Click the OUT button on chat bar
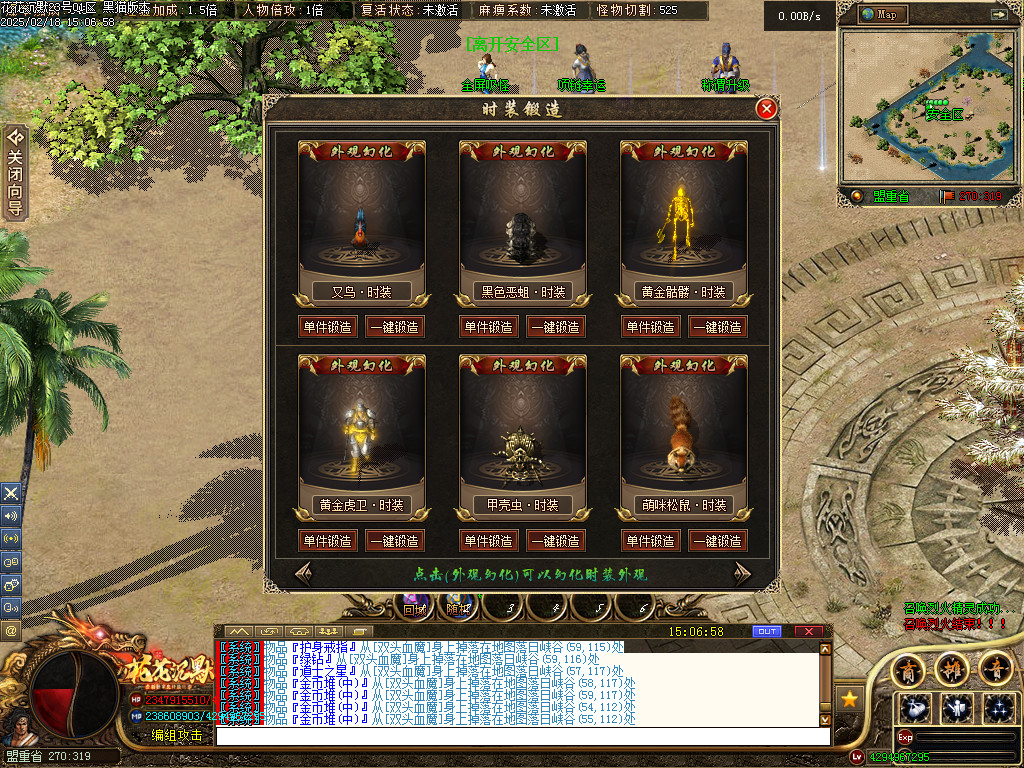This screenshot has height=768, width=1024. coord(767,632)
